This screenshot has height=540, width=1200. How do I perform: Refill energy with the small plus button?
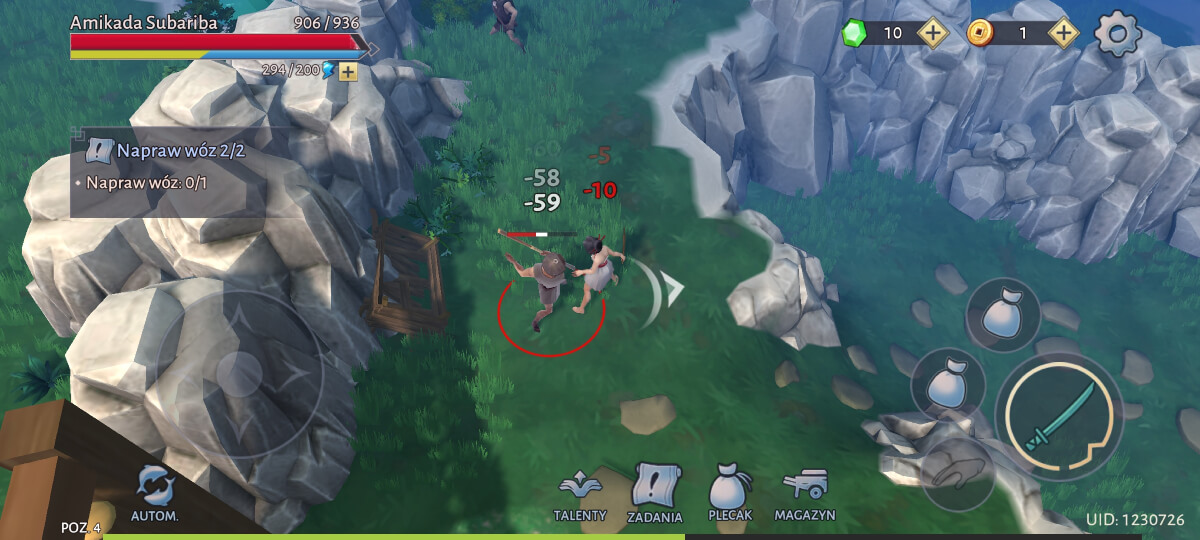click(x=348, y=71)
